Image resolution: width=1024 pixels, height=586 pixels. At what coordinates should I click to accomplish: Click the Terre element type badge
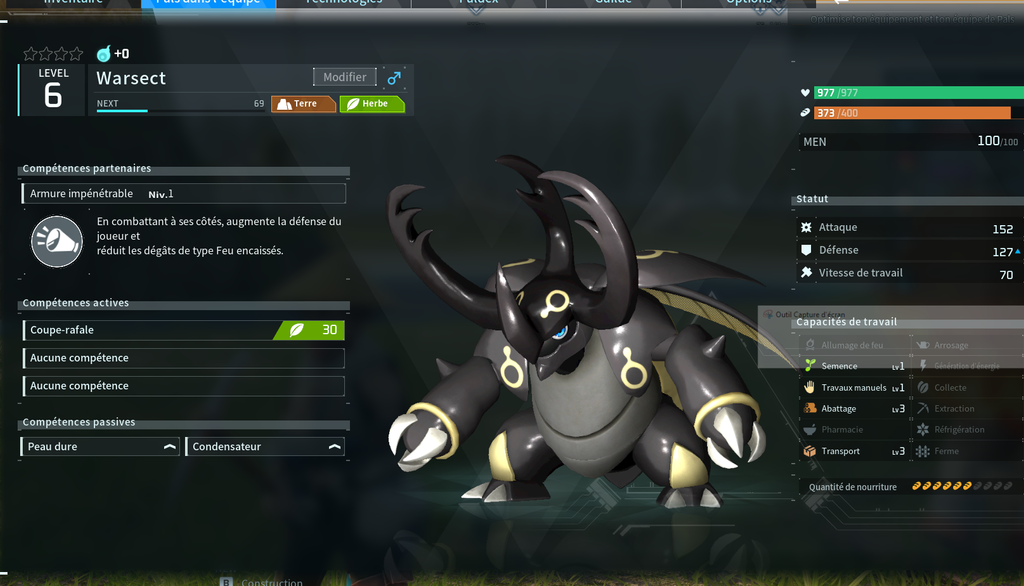[x=303, y=104]
